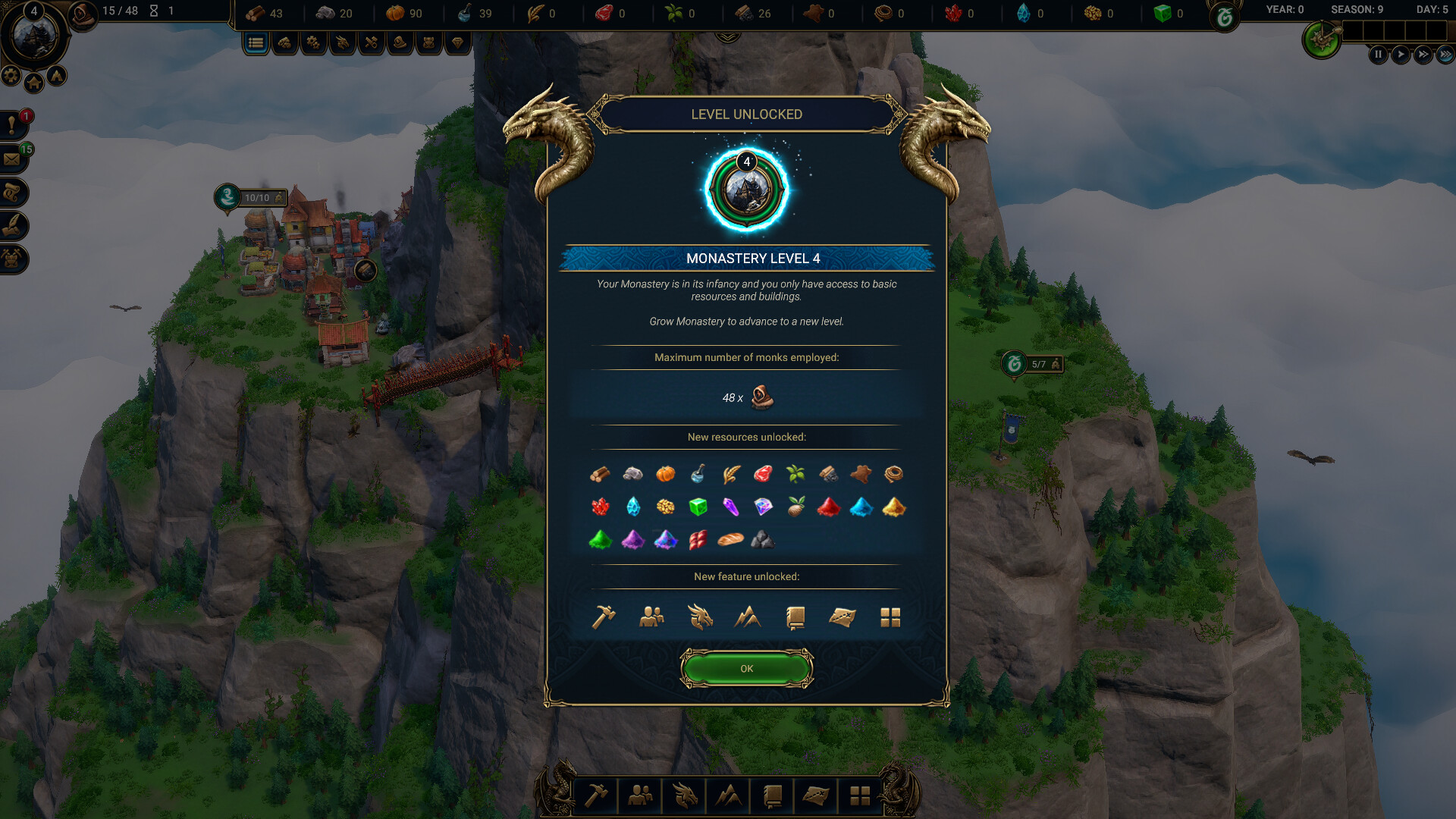Open the alerts button with exclamation mark
Screen dimensions: 1456x819
pos(13,125)
